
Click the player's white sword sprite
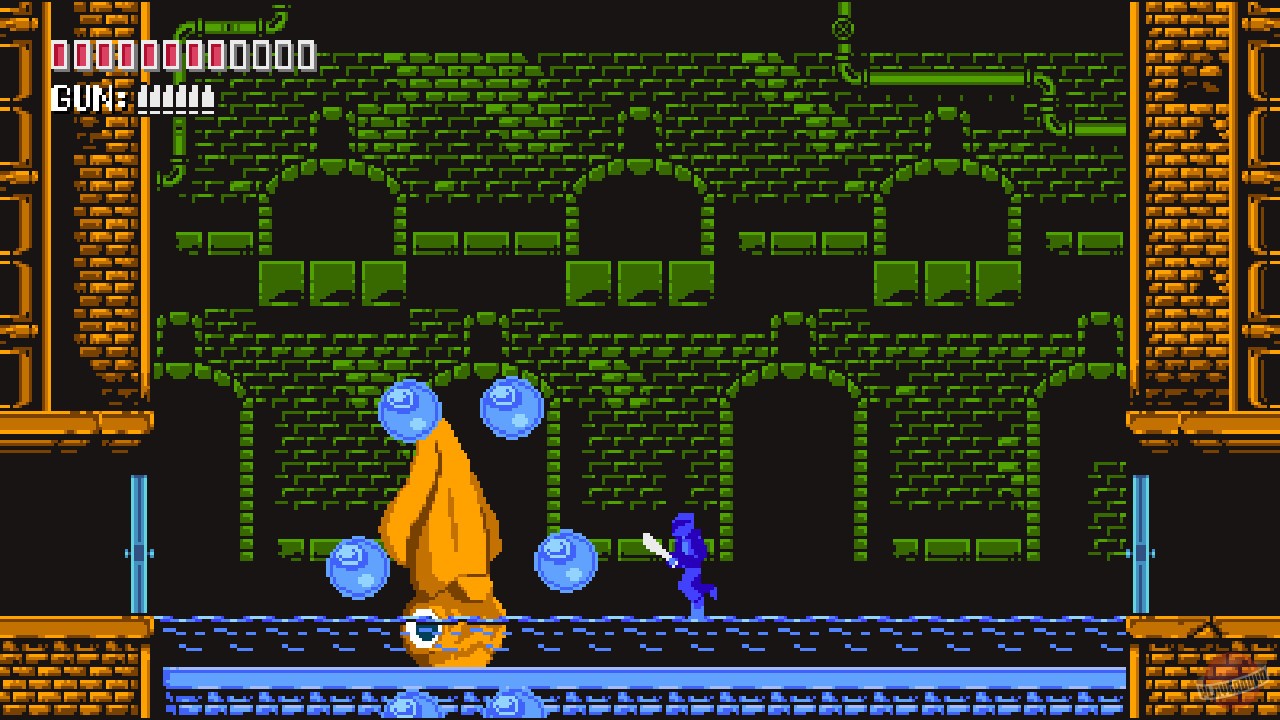(655, 547)
